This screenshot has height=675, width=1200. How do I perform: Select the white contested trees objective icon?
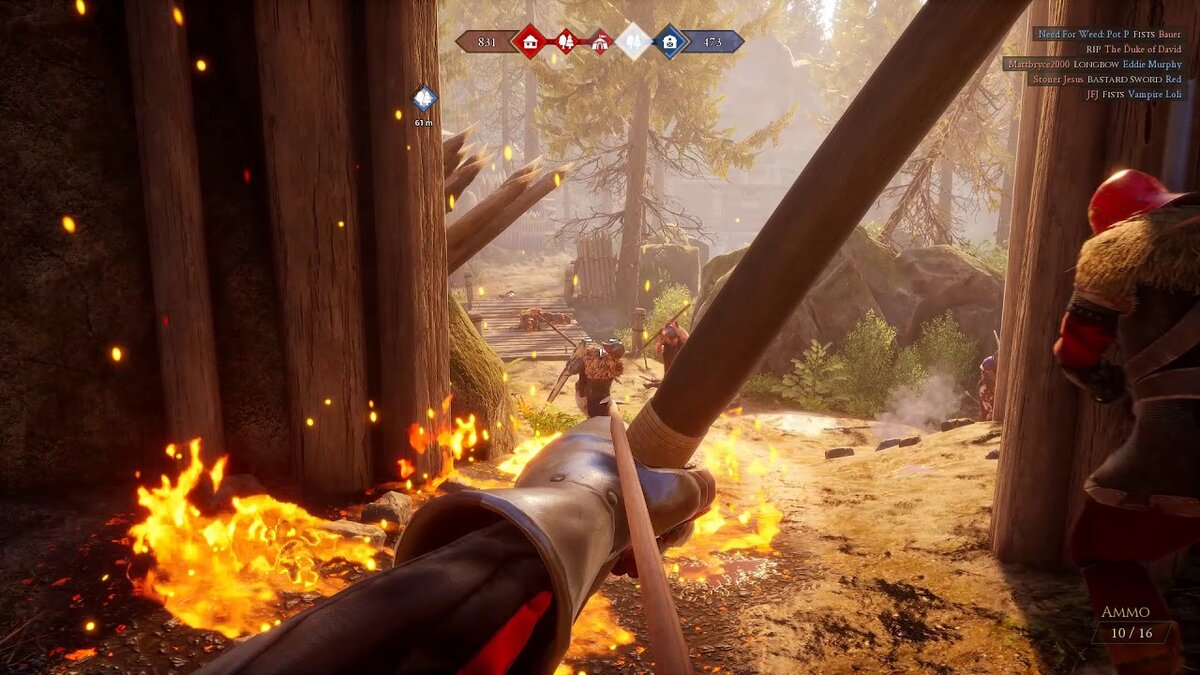point(633,41)
